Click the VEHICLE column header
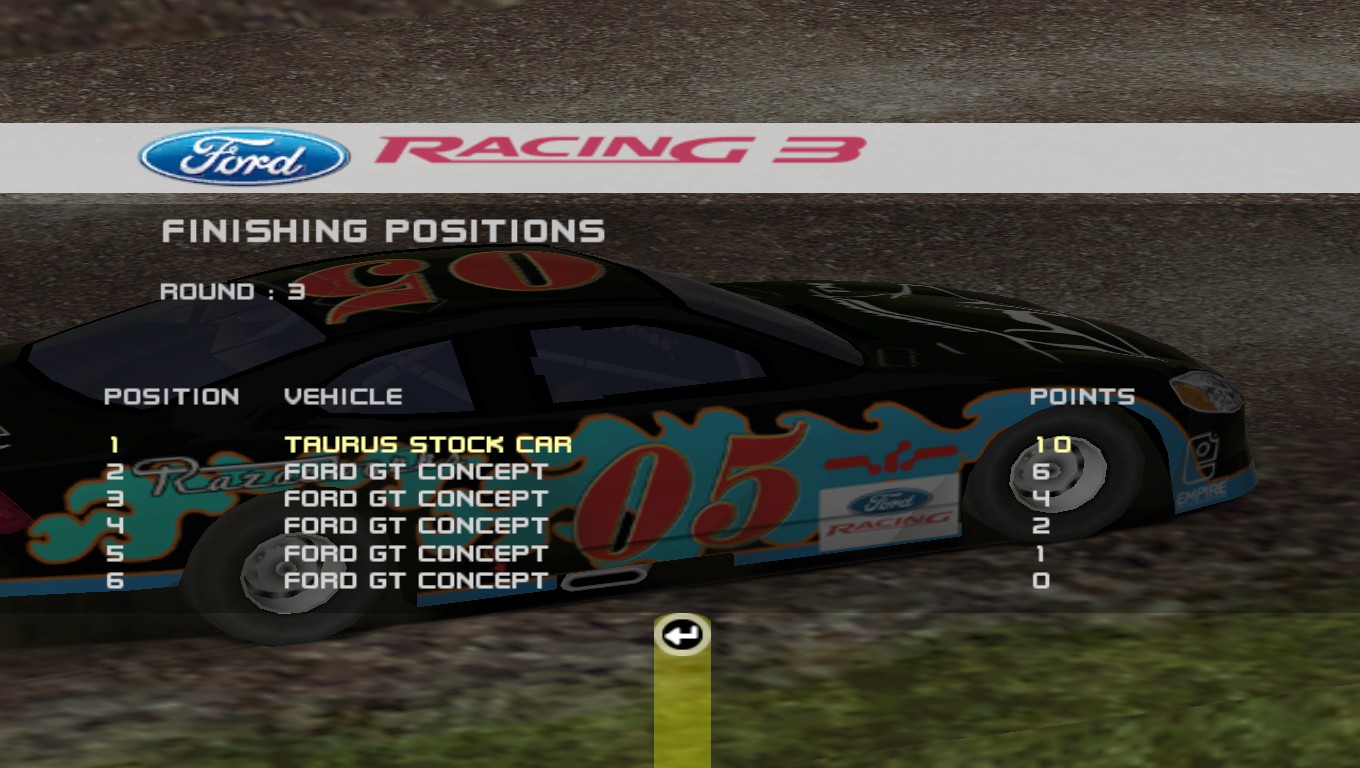 click(343, 395)
